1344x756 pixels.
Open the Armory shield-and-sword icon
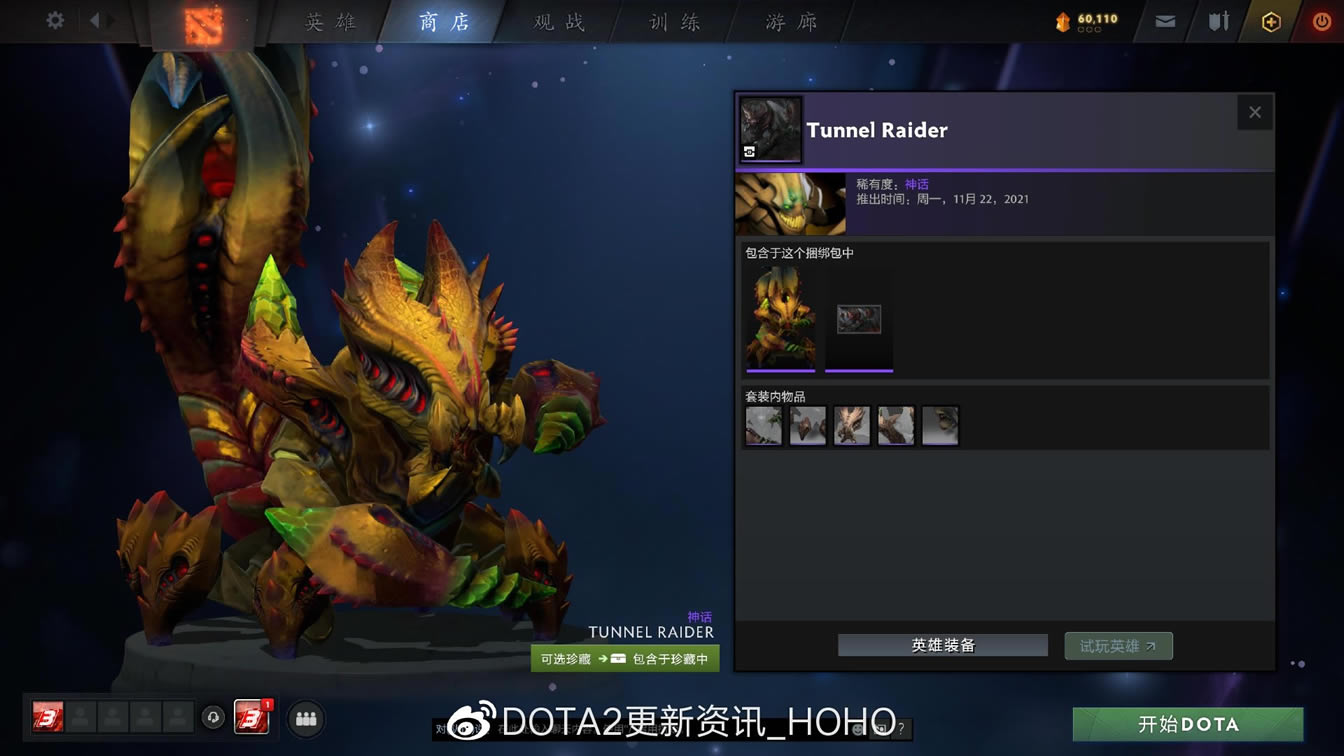[1217, 19]
